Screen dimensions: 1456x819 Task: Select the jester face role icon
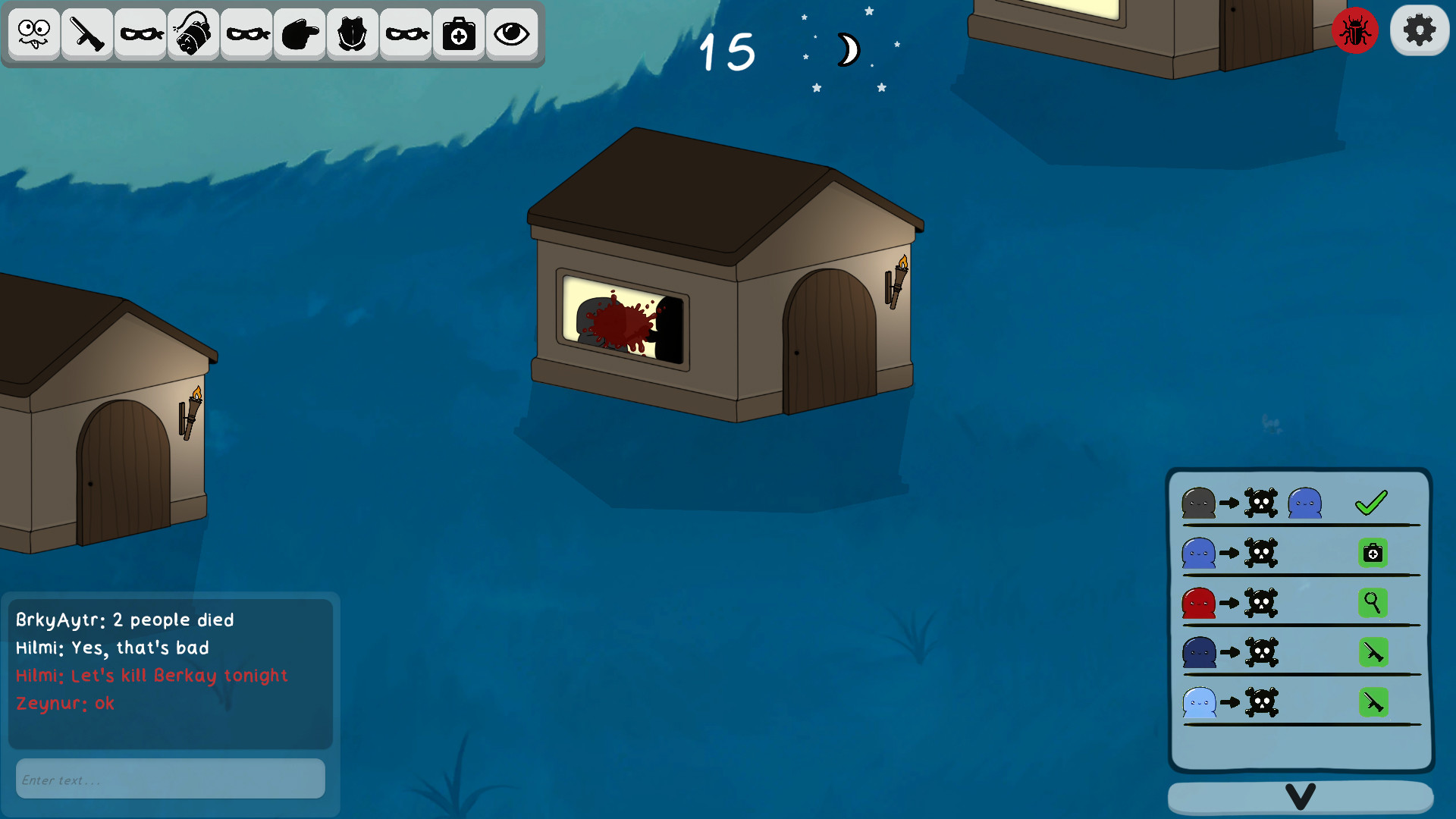point(33,33)
